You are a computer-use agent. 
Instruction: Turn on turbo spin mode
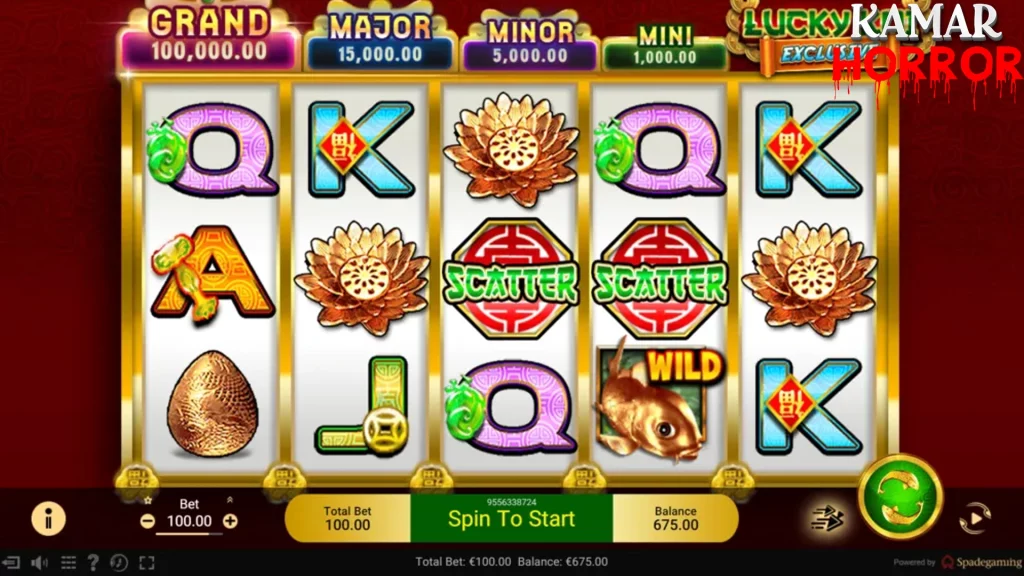[x=827, y=518]
